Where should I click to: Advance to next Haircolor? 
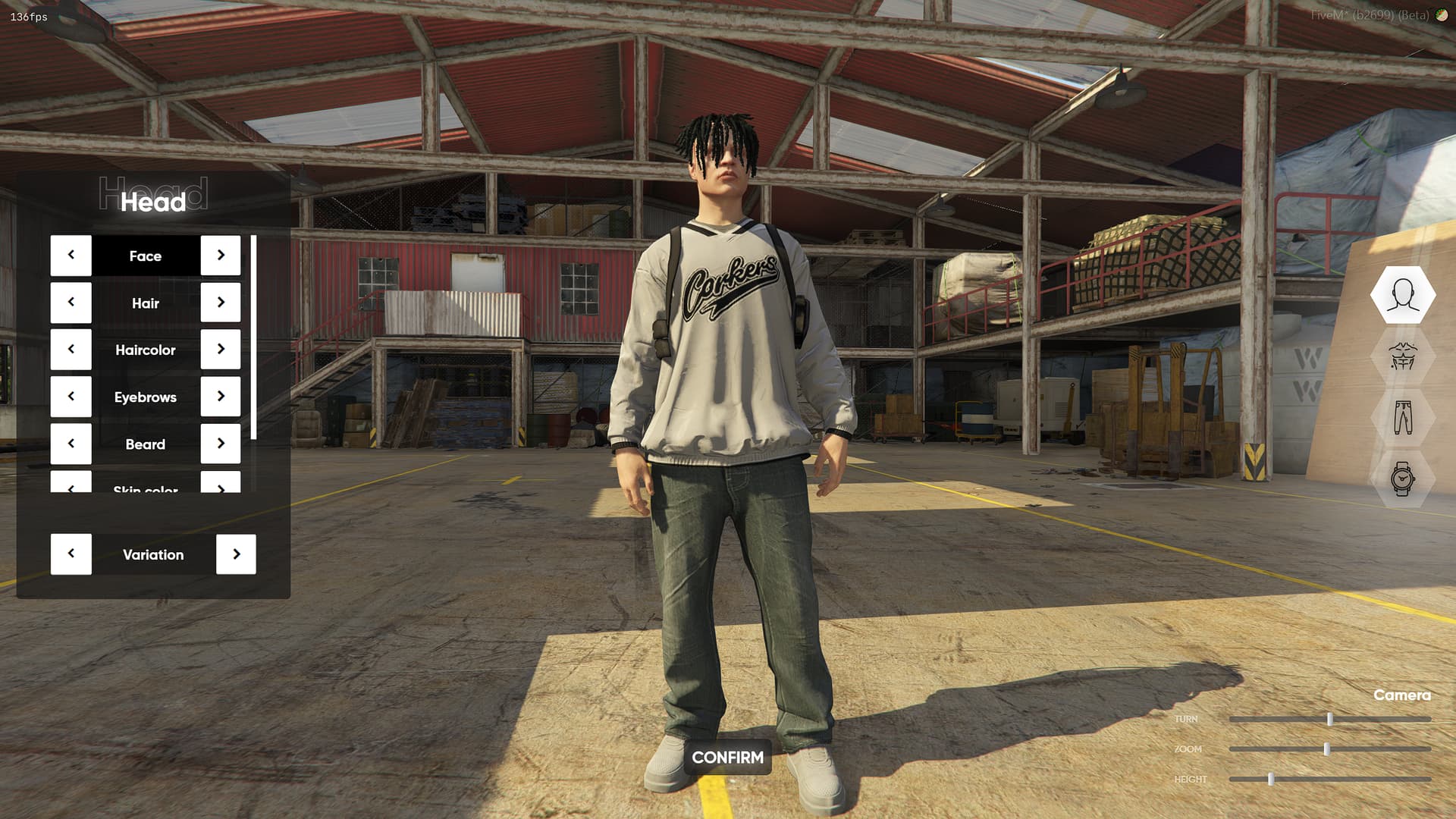click(x=221, y=350)
